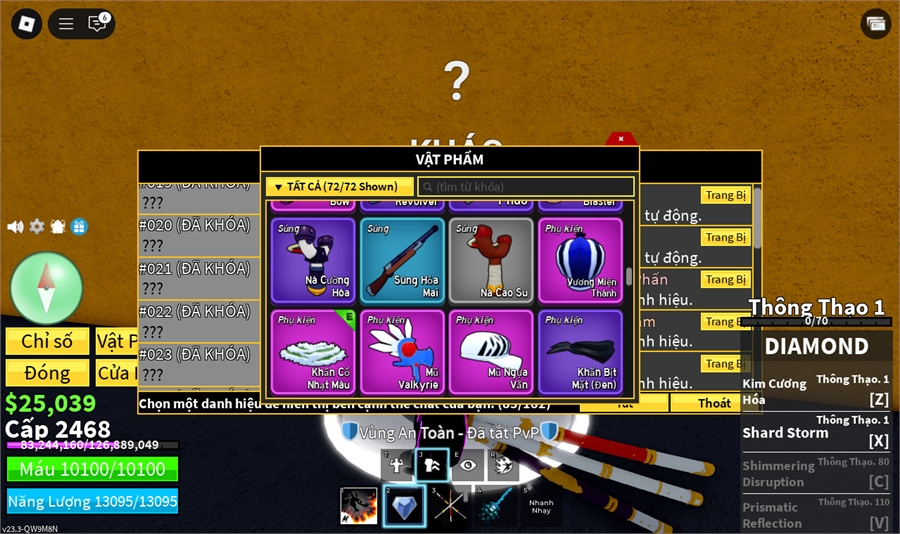The height and width of the screenshot is (534, 900).
Task: Select the Ná Cường Hóa slingshot item
Action: click(313, 260)
